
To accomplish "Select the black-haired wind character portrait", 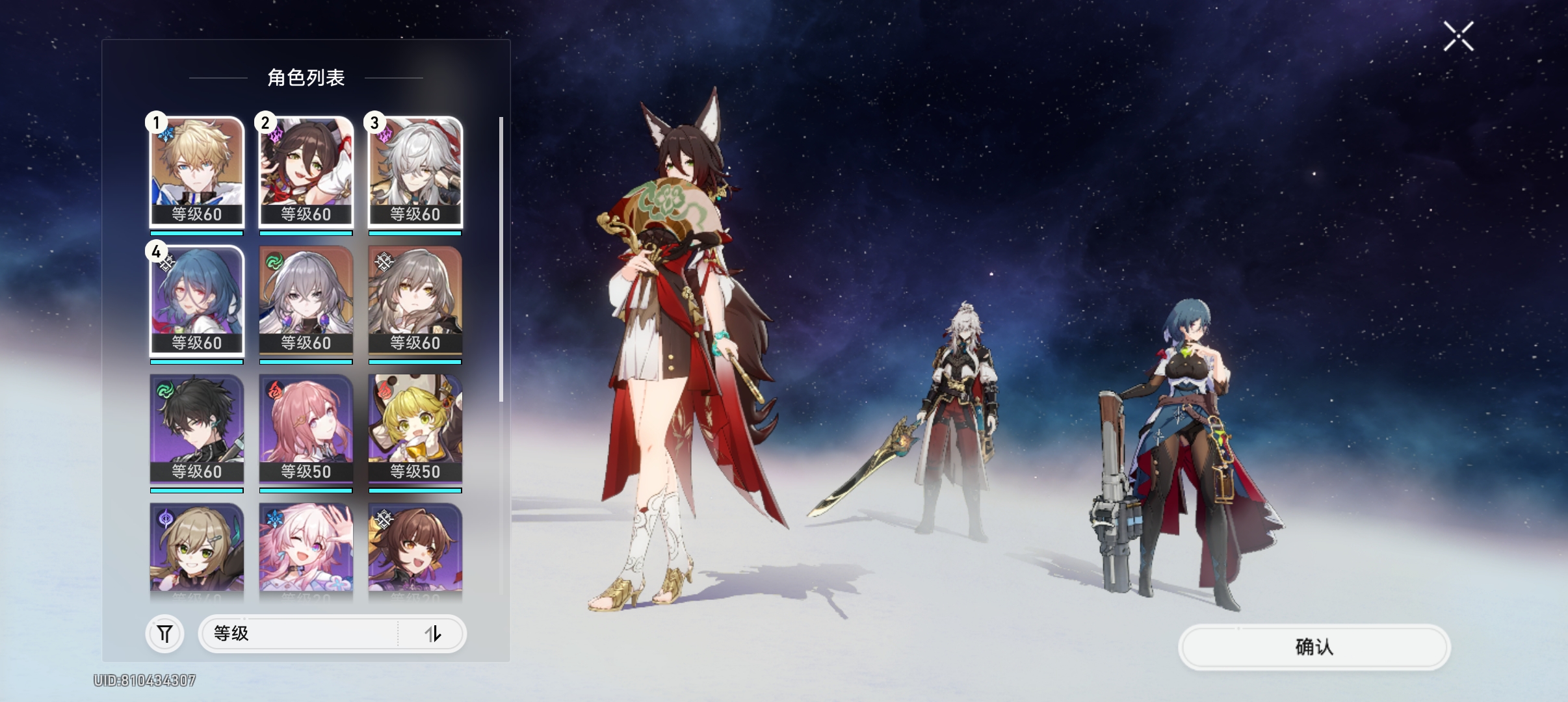I will 197,428.
